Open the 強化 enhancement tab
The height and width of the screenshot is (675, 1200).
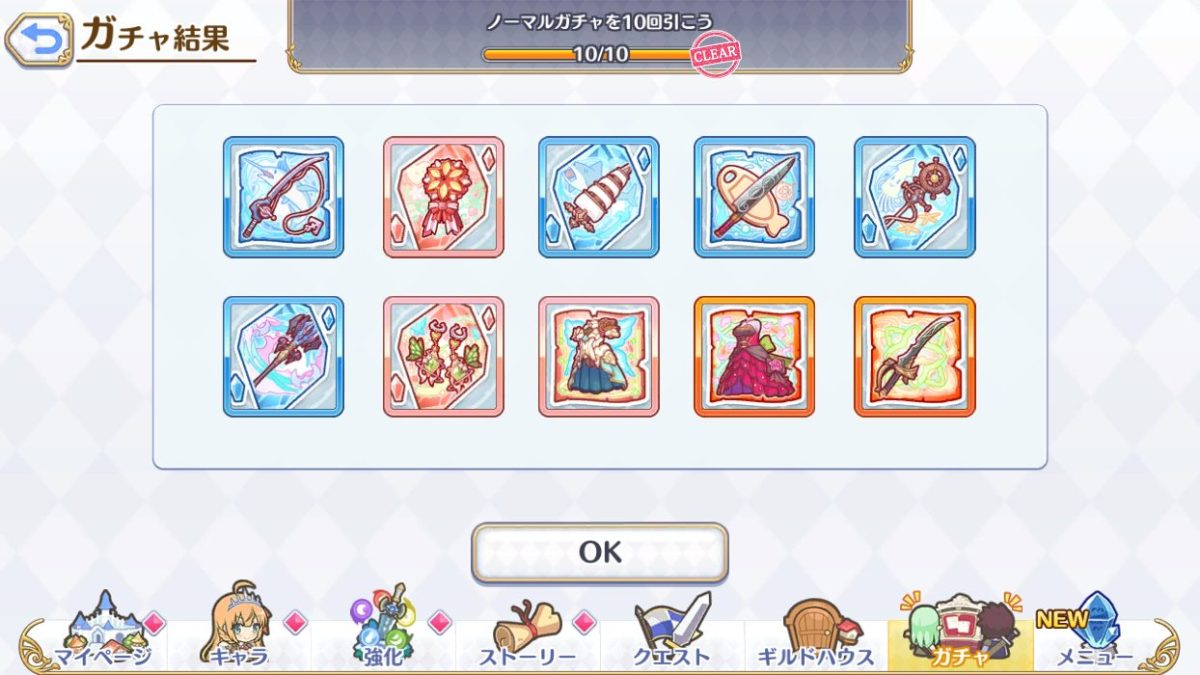tap(384, 632)
